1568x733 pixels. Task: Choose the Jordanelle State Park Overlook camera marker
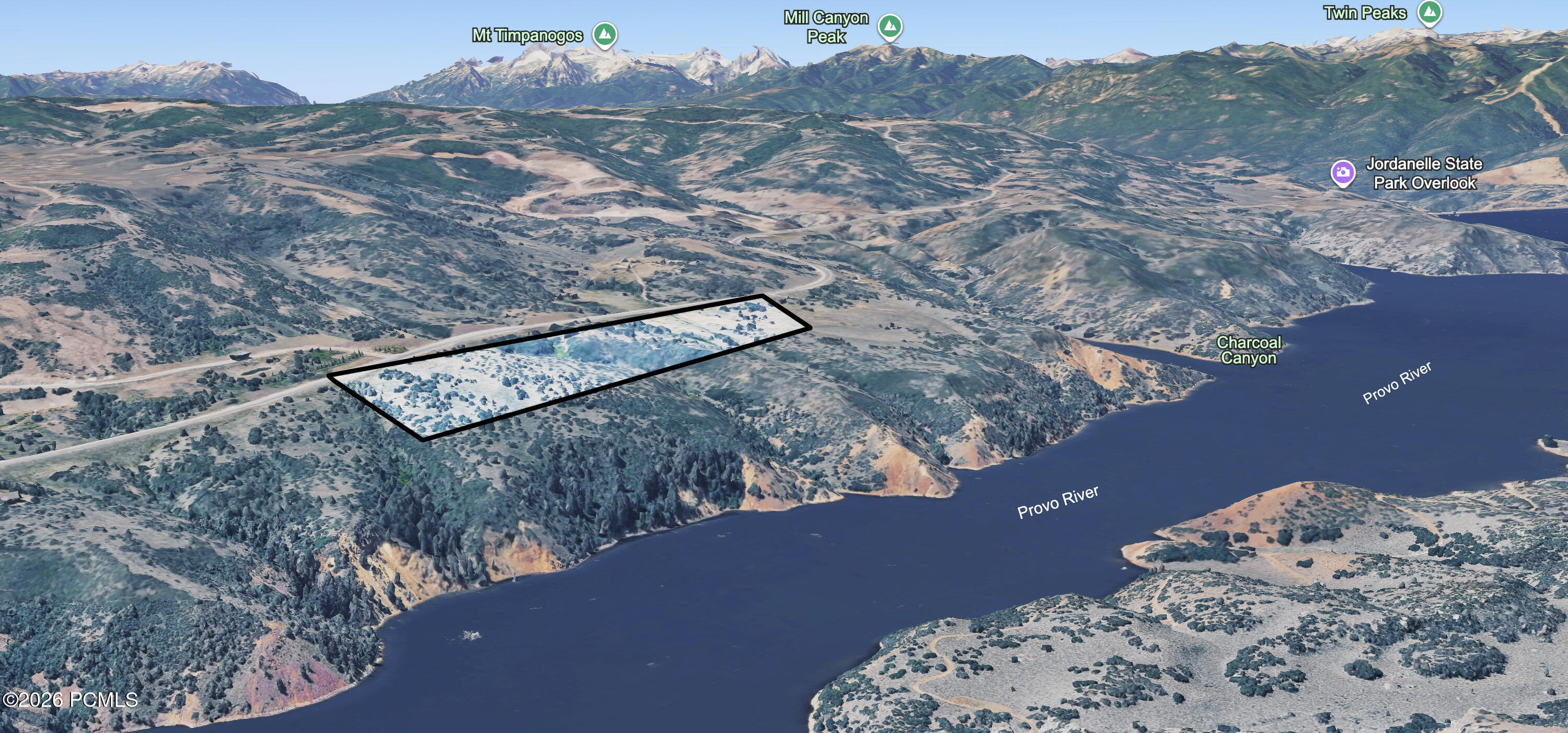pyautogui.click(x=1342, y=173)
